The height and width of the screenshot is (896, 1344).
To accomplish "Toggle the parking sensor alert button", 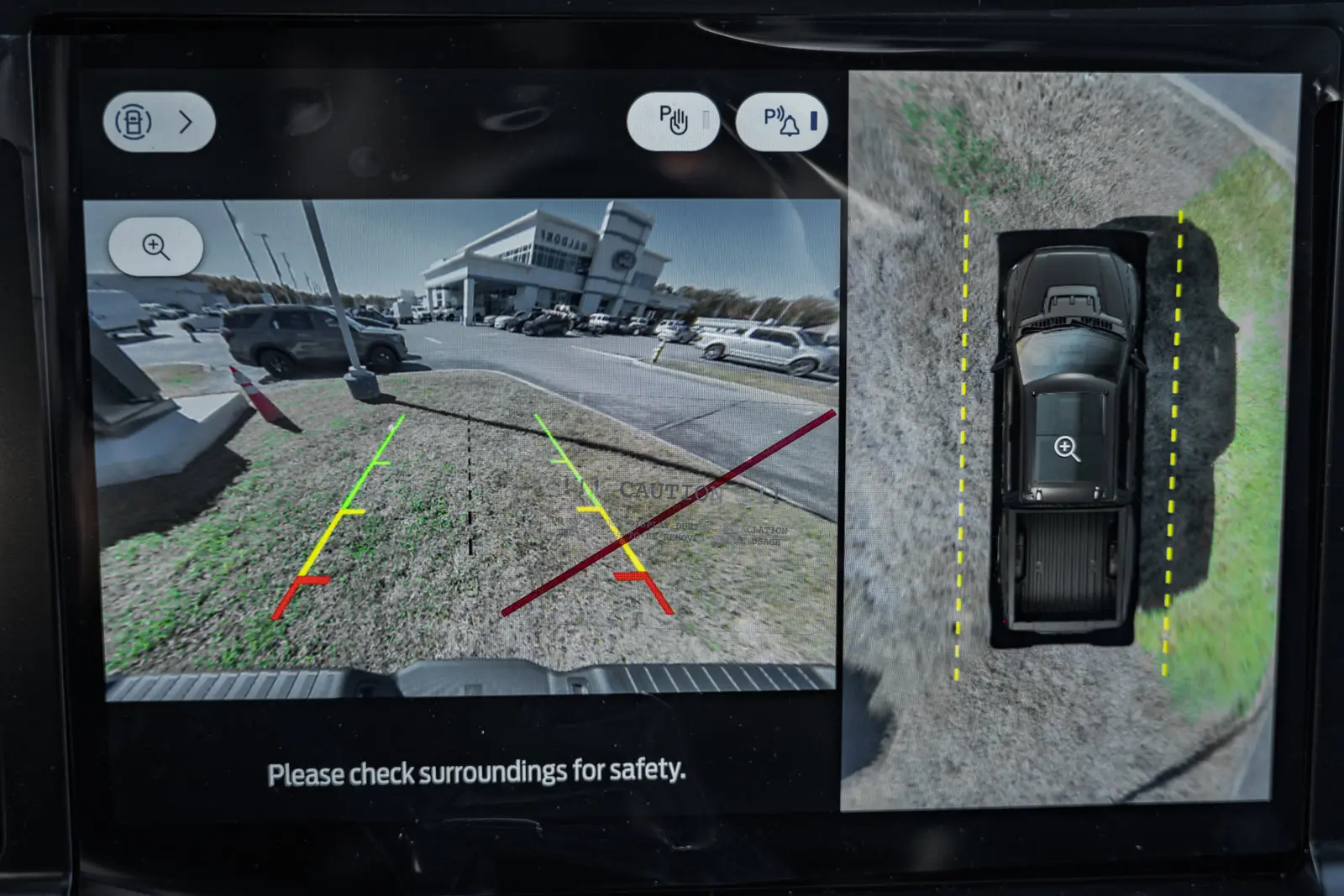I will click(781, 122).
